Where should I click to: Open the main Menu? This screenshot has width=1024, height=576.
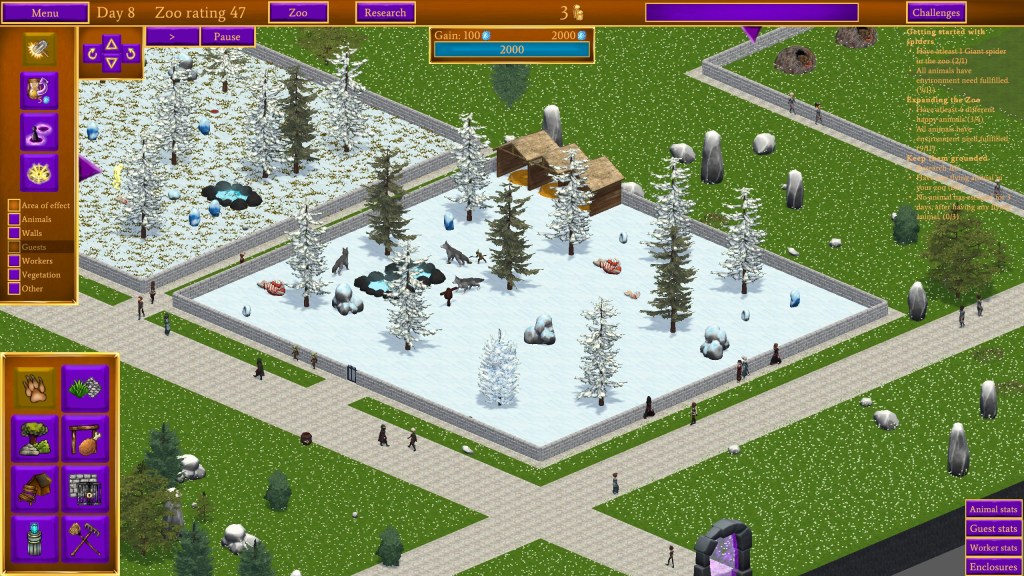[x=45, y=13]
